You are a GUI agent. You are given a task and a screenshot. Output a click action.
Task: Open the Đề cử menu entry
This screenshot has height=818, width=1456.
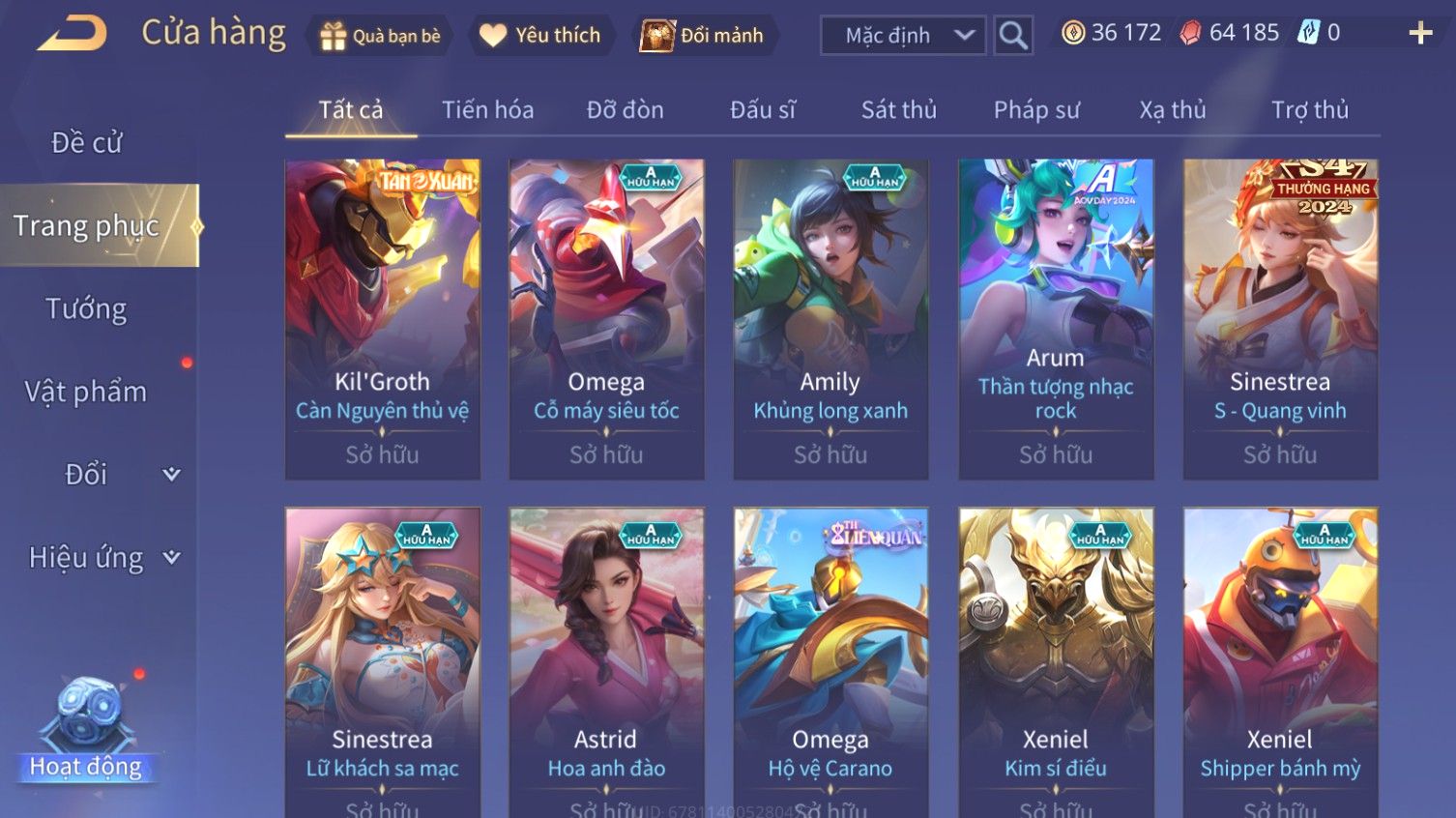[87, 143]
